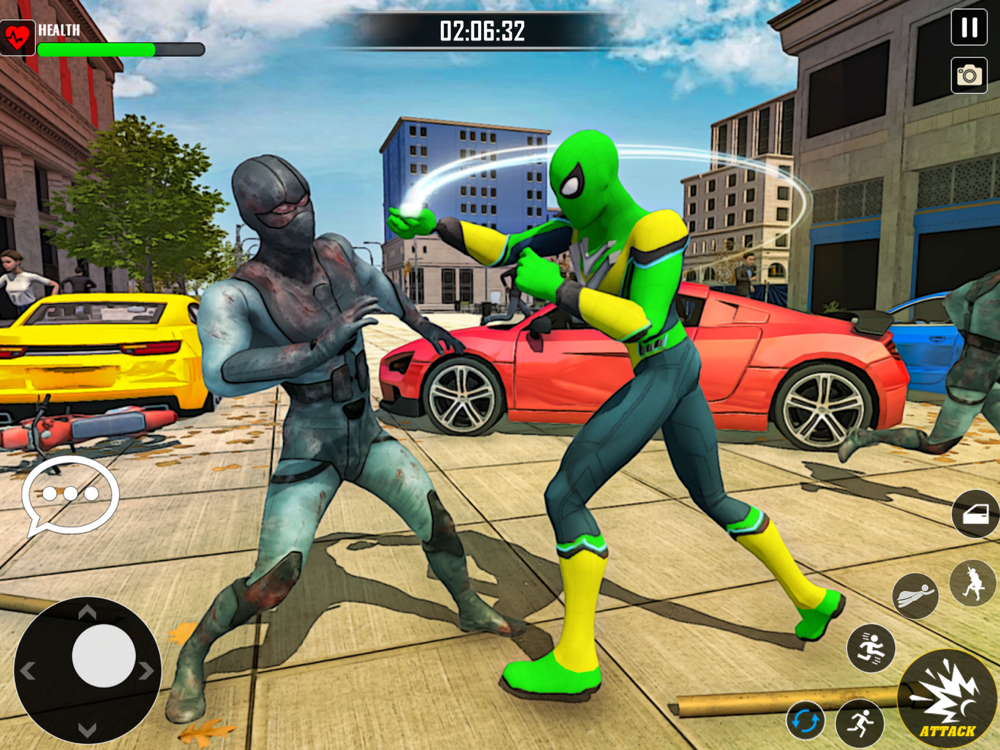Enter a vehicle with the car door button
Image resolution: width=1000 pixels, height=750 pixels.
[974, 515]
